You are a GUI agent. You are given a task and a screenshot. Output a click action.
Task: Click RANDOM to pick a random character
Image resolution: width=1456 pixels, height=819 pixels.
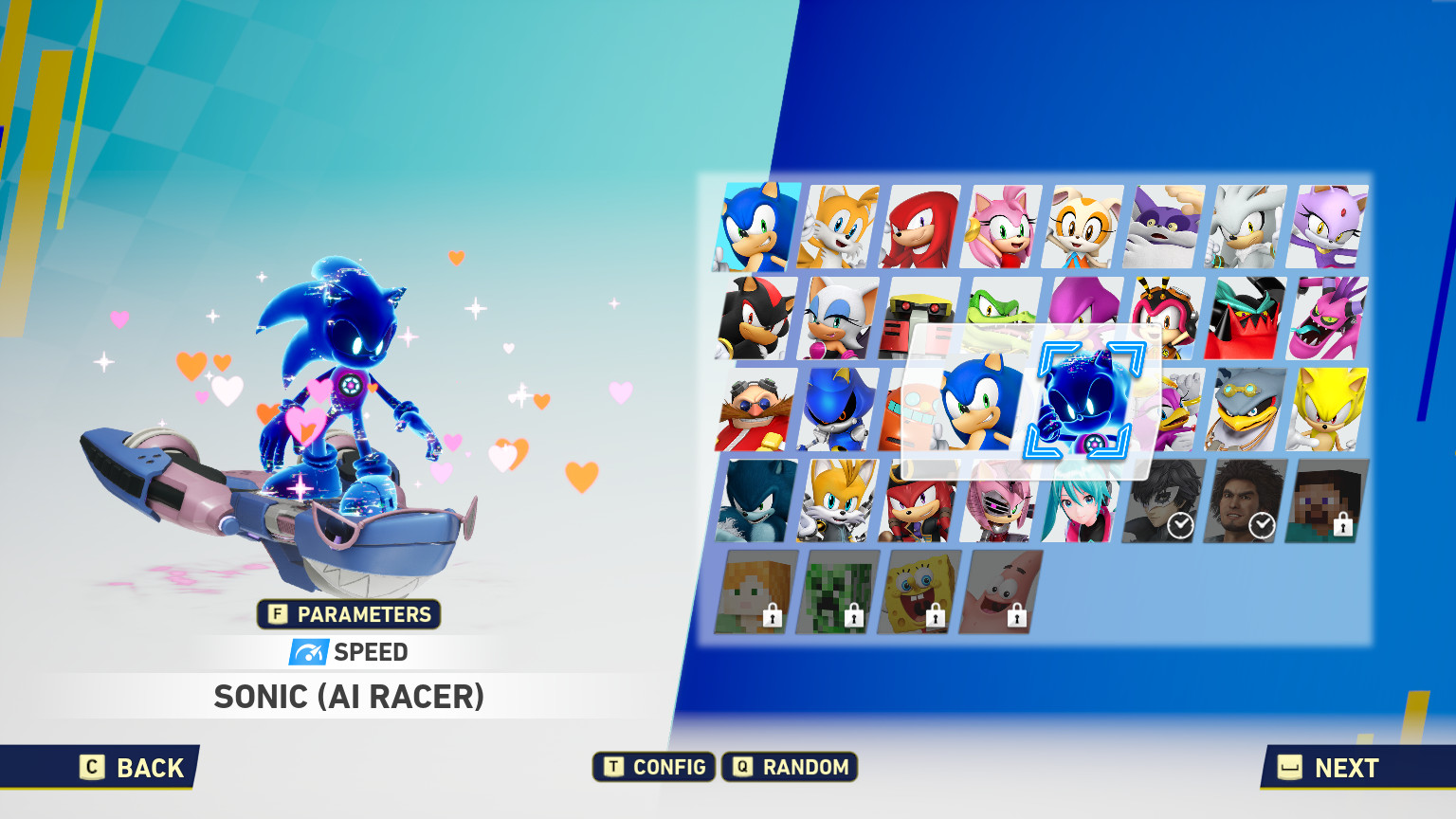(x=790, y=767)
